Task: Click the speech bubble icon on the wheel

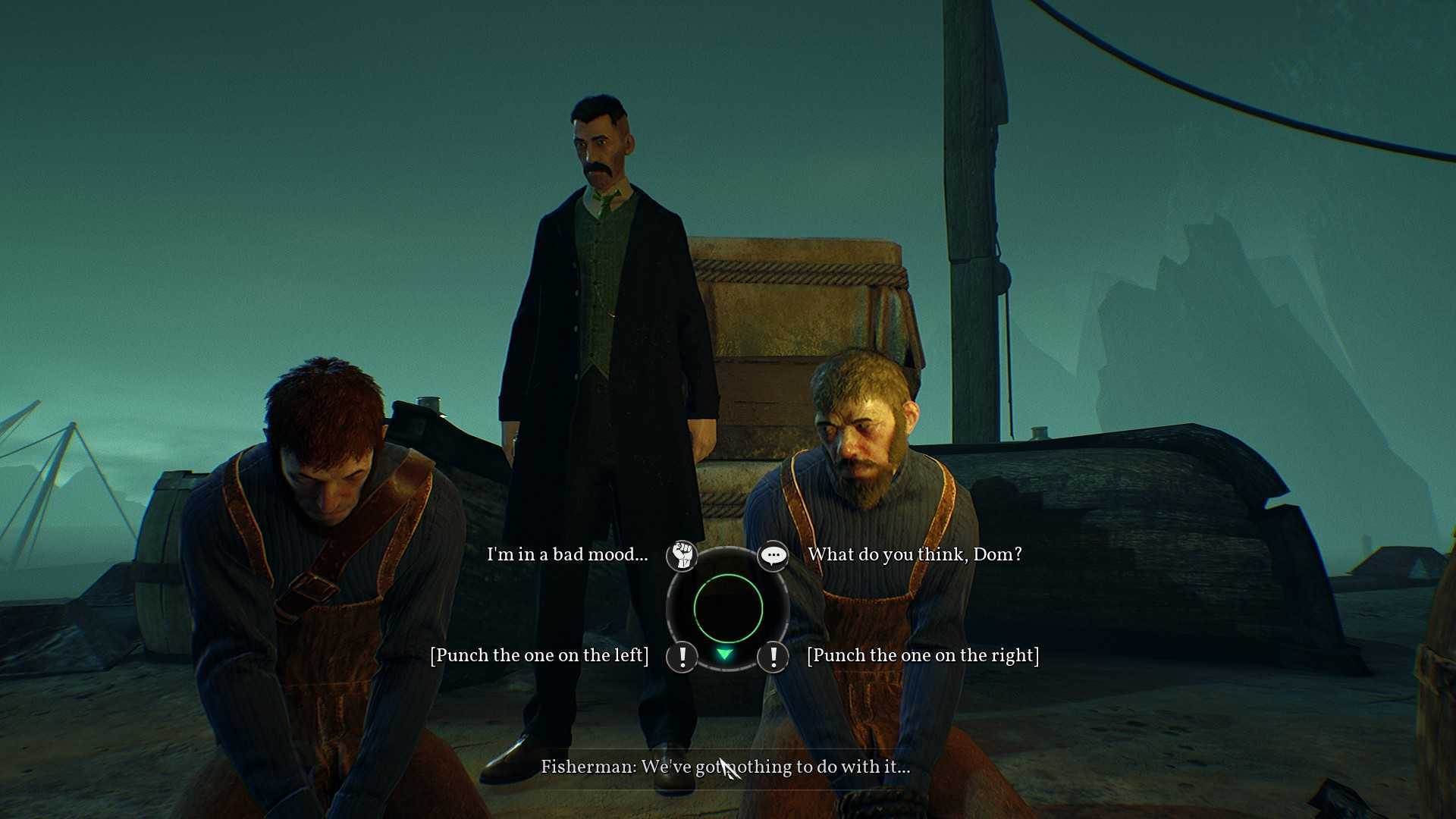Action: pyautogui.click(x=773, y=556)
